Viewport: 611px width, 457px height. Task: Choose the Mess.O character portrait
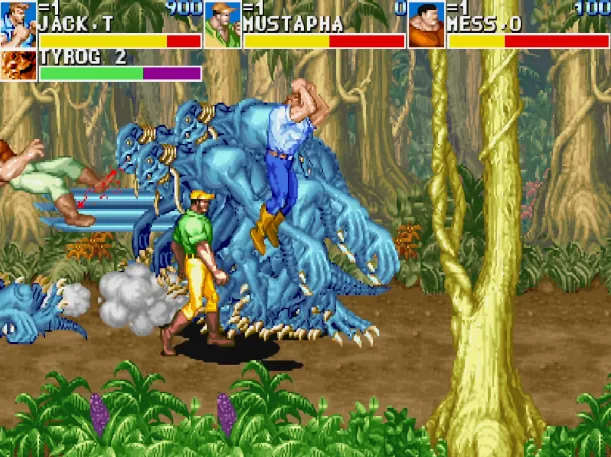(x=426, y=24)
